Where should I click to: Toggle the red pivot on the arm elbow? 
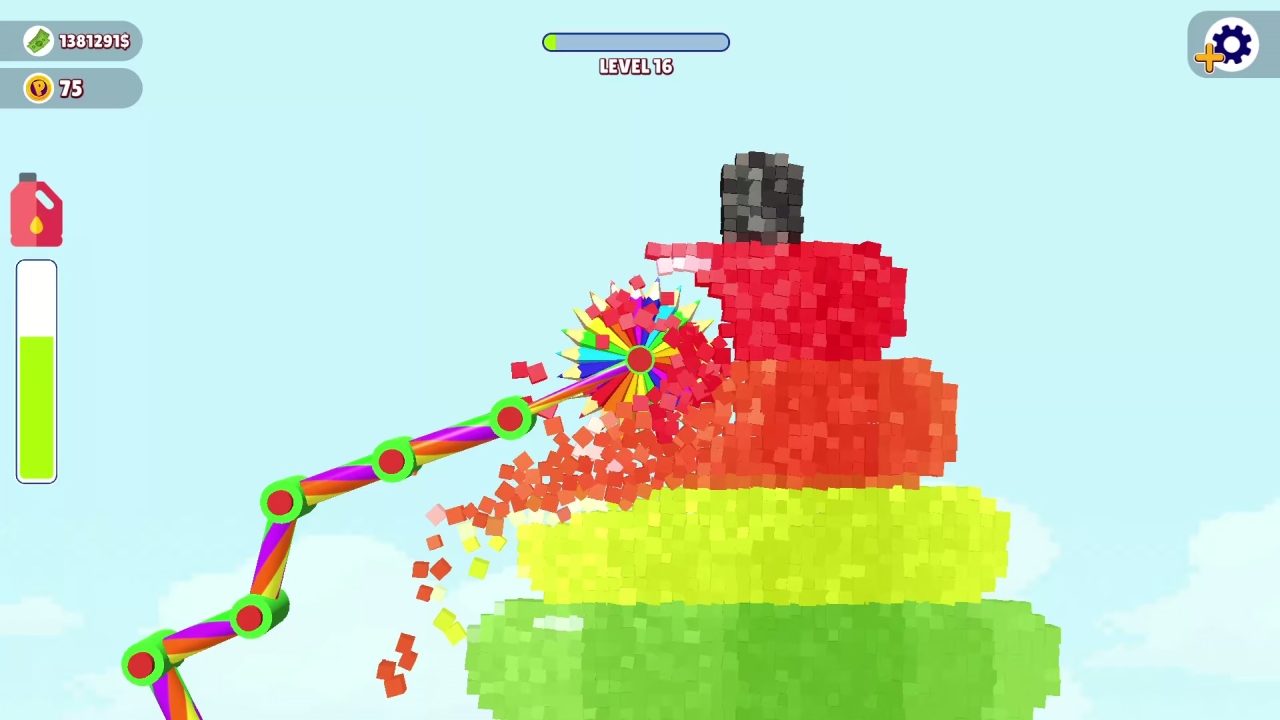pyautogui.click(x=281, y=501)
